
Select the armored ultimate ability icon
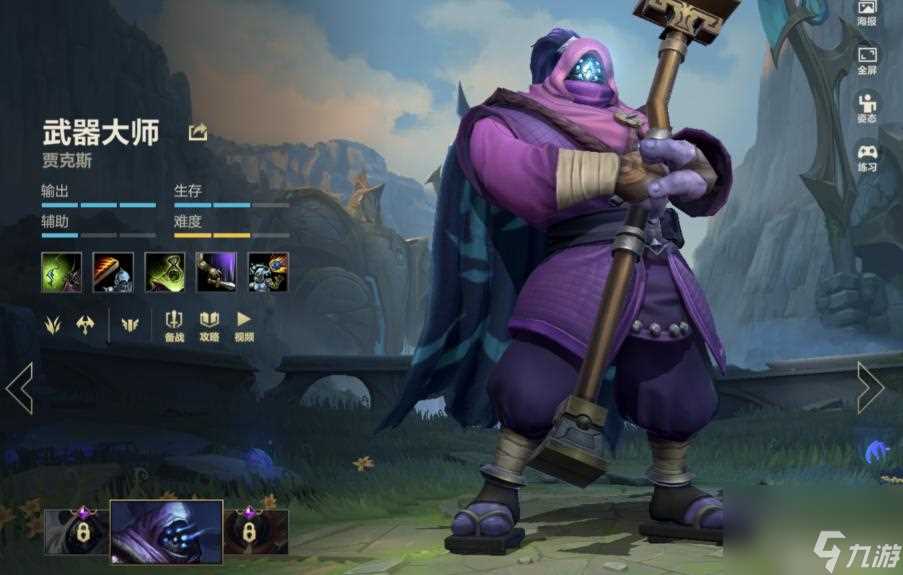[268, 271]
